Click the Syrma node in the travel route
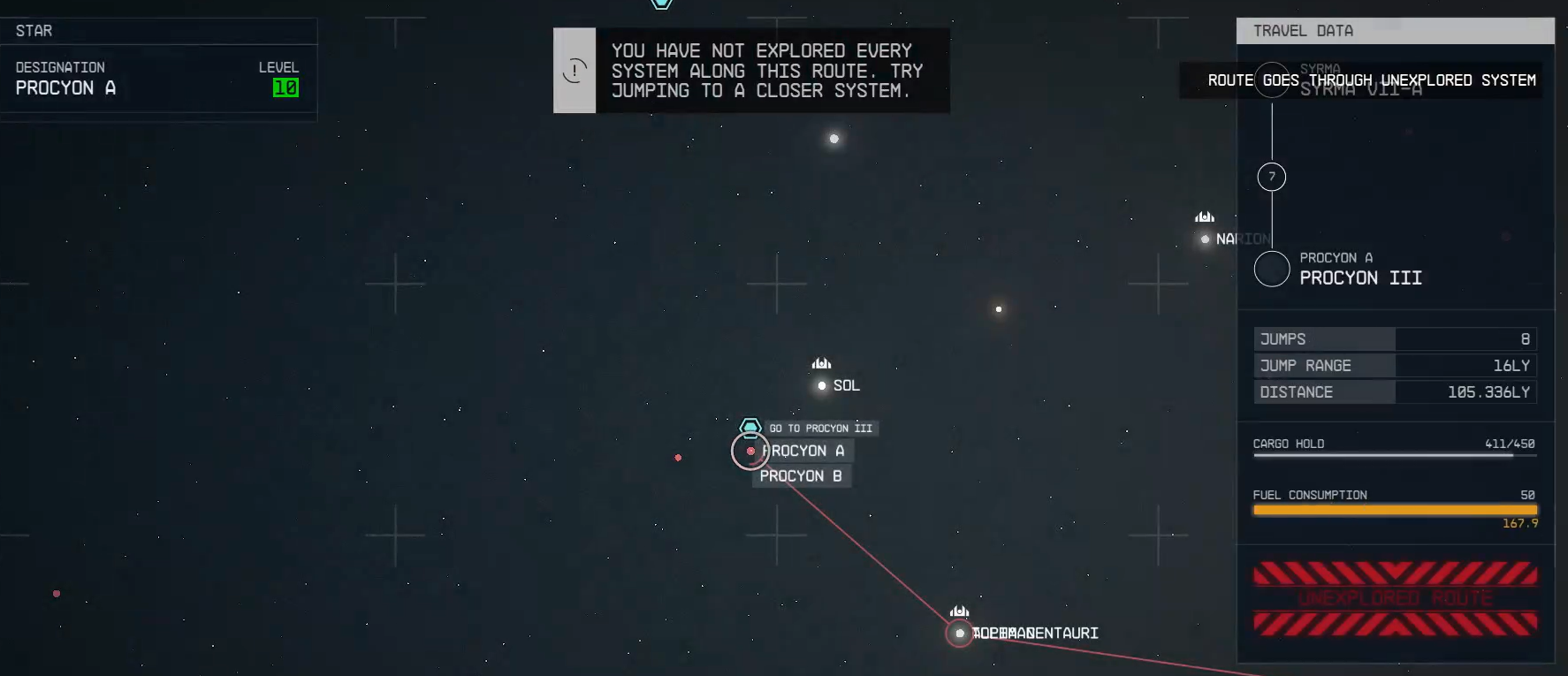Screen dimensions: 1568x676 (x=1271, y=80)
